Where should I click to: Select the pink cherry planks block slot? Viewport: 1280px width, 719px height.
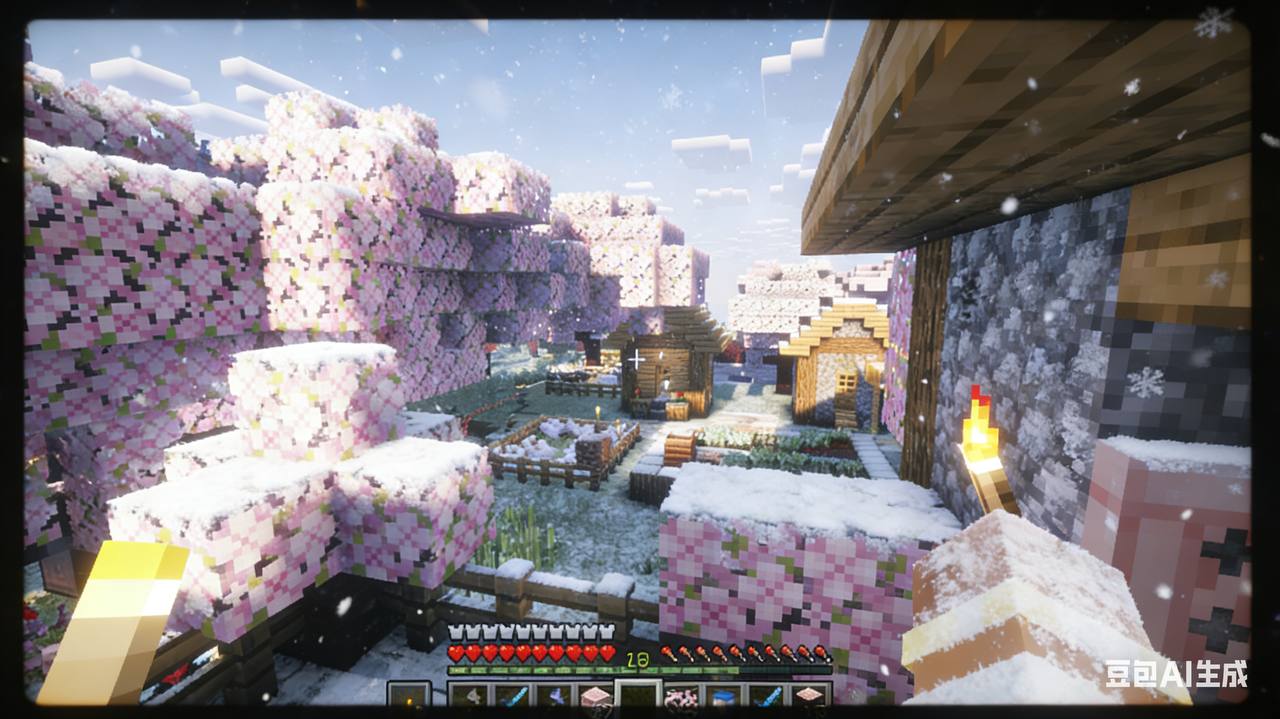coord(596,697)
